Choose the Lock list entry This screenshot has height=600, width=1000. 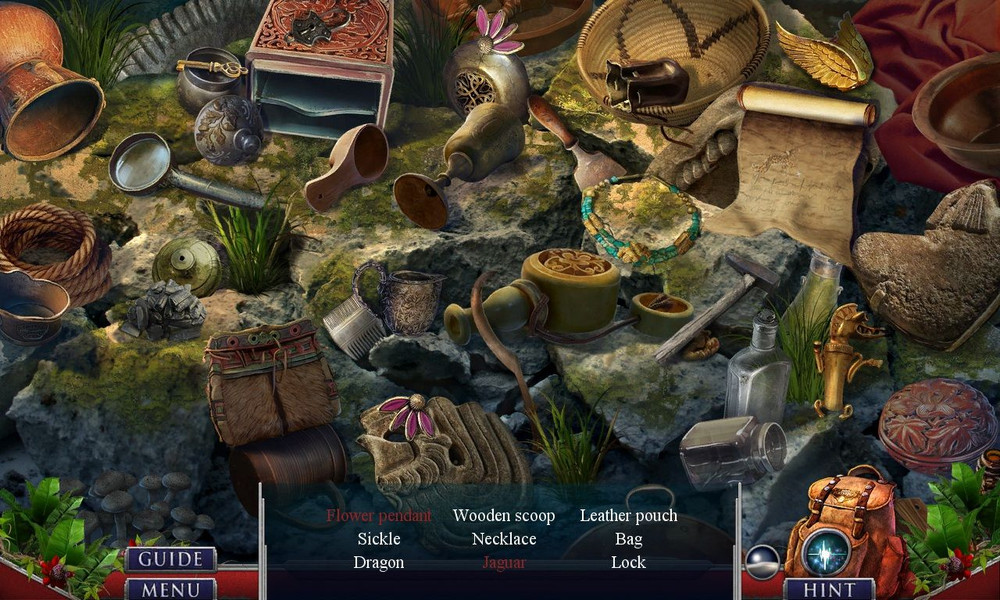tap(628, 562)
